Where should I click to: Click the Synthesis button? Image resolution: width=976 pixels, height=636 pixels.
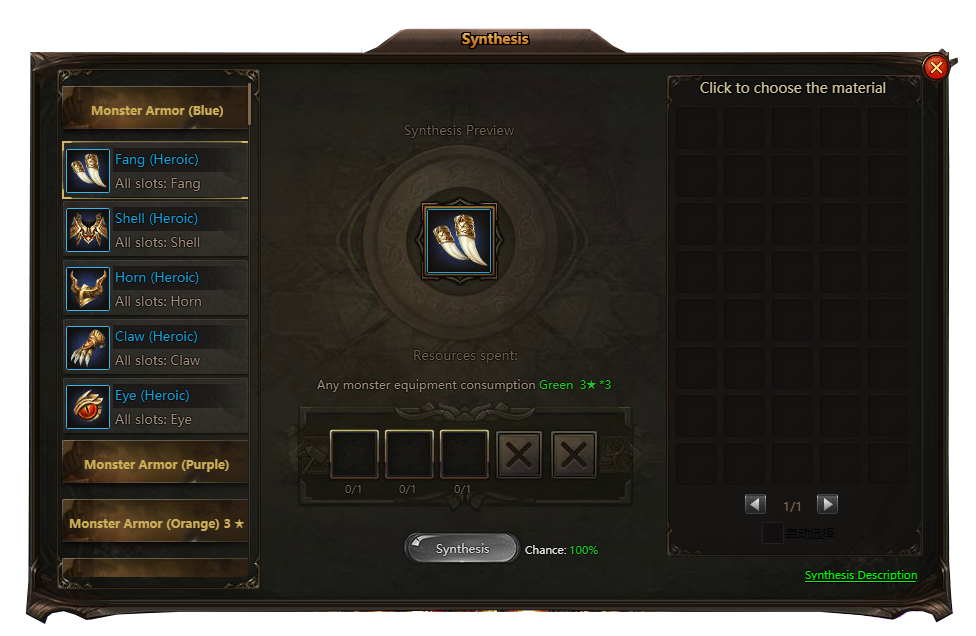coord(461,549)
